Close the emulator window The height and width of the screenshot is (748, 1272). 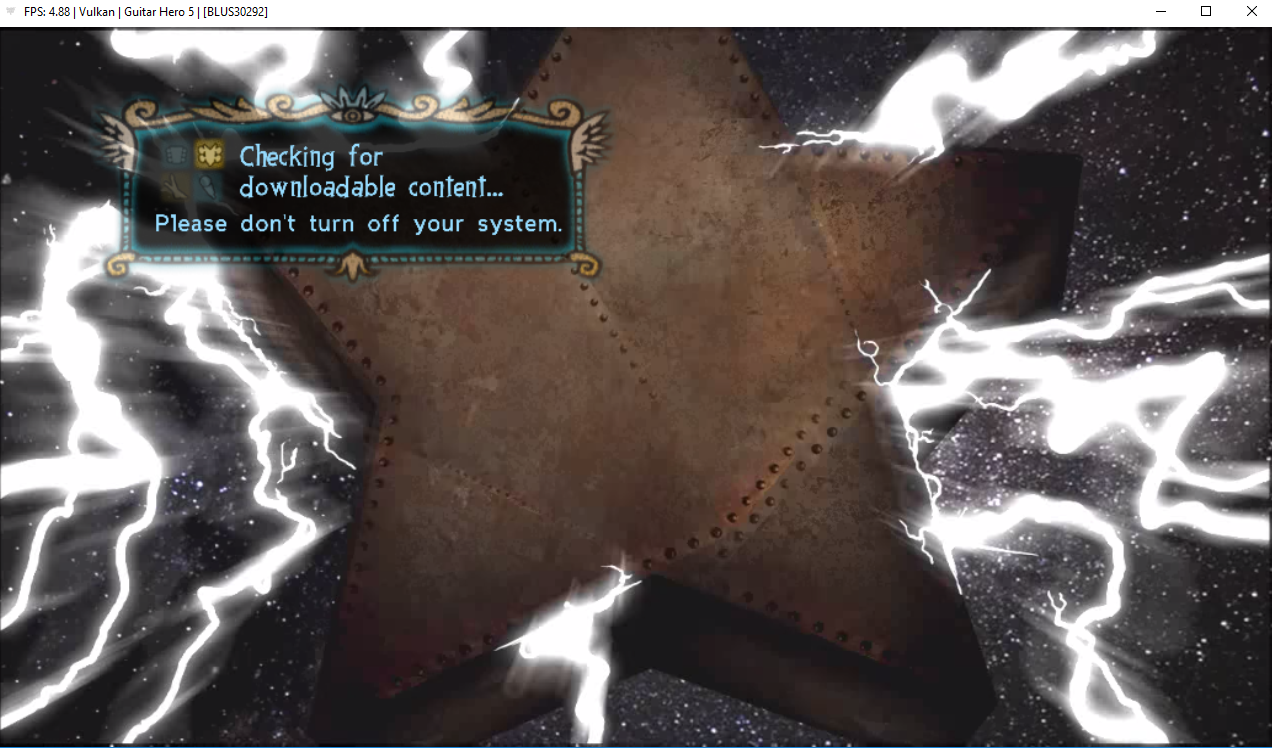pos(1251,11)
